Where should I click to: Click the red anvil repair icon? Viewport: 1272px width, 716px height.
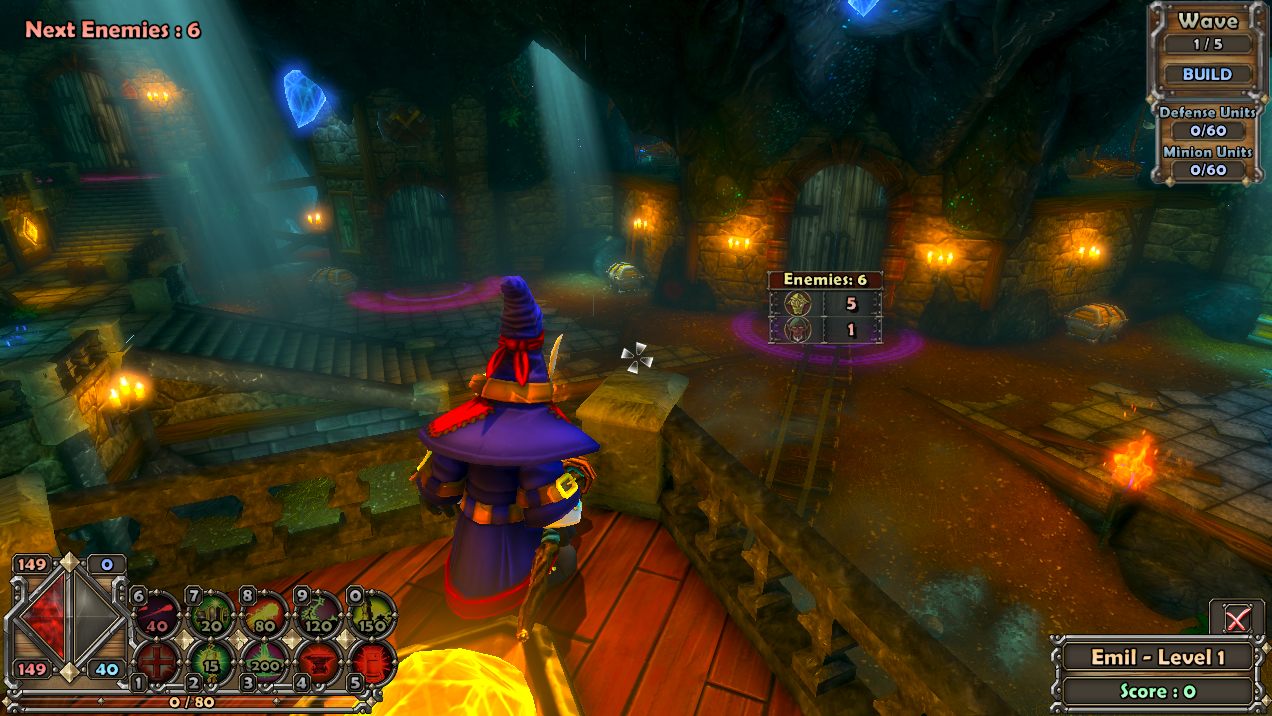[320, 662]
